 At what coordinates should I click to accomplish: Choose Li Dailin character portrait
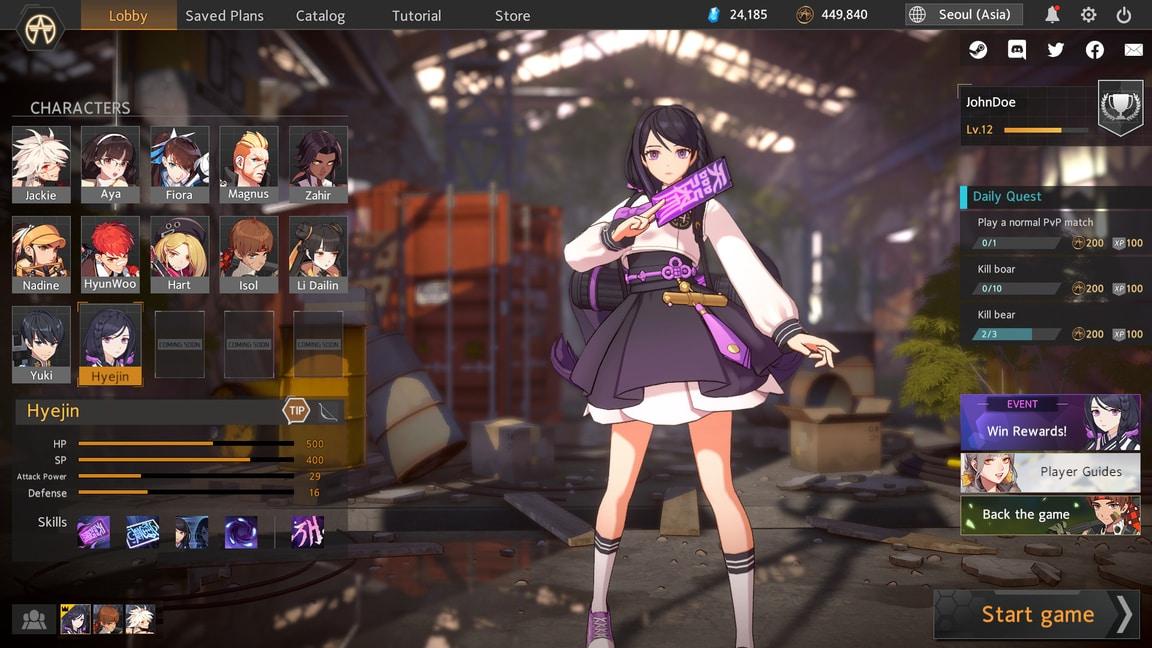pos(318,254)
